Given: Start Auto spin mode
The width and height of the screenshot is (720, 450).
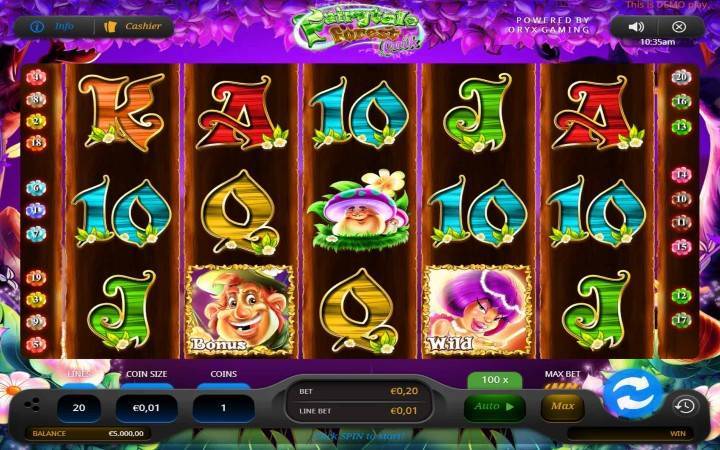Looking at the screenshot, I should [x=494, y=407].
